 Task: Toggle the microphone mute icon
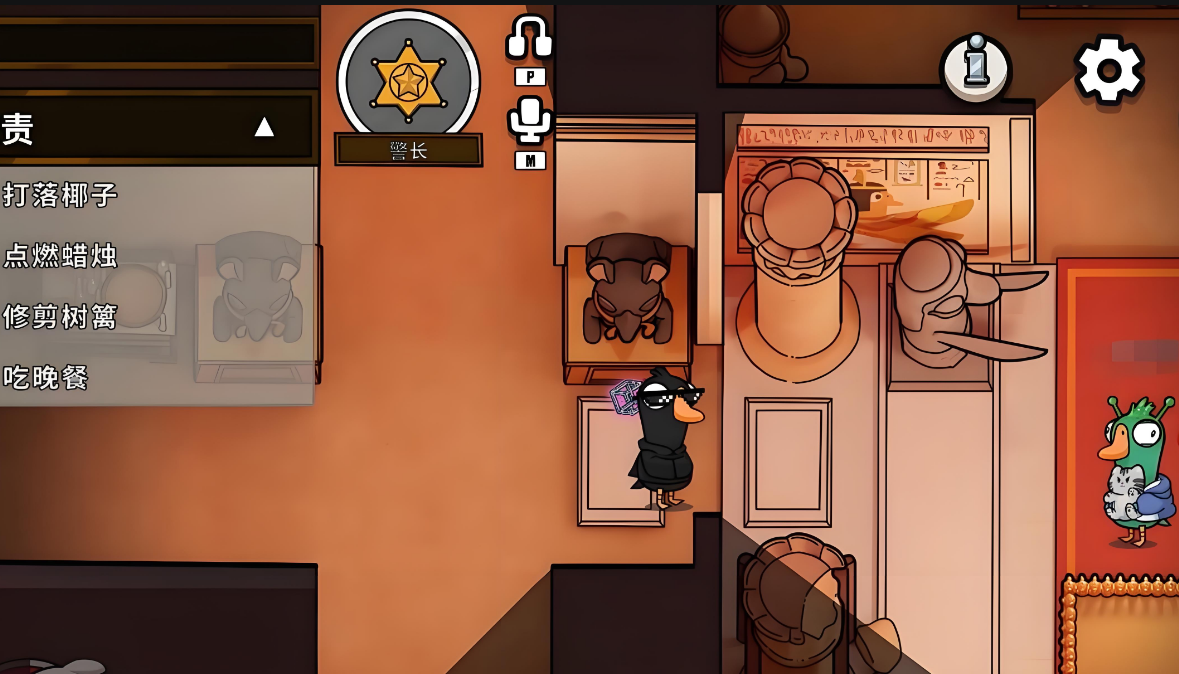pyautogui.click(x=529, y=121)
